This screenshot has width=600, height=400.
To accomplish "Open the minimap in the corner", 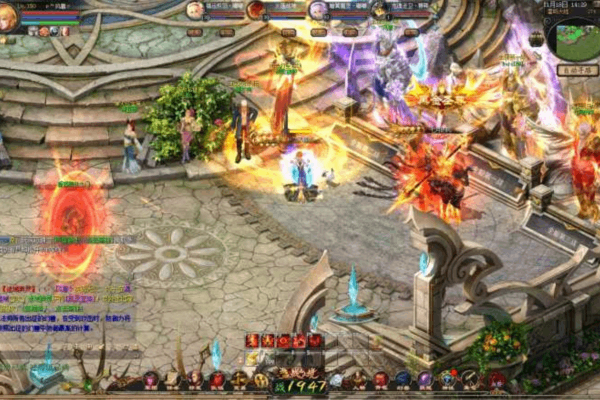I will point(573,40).
